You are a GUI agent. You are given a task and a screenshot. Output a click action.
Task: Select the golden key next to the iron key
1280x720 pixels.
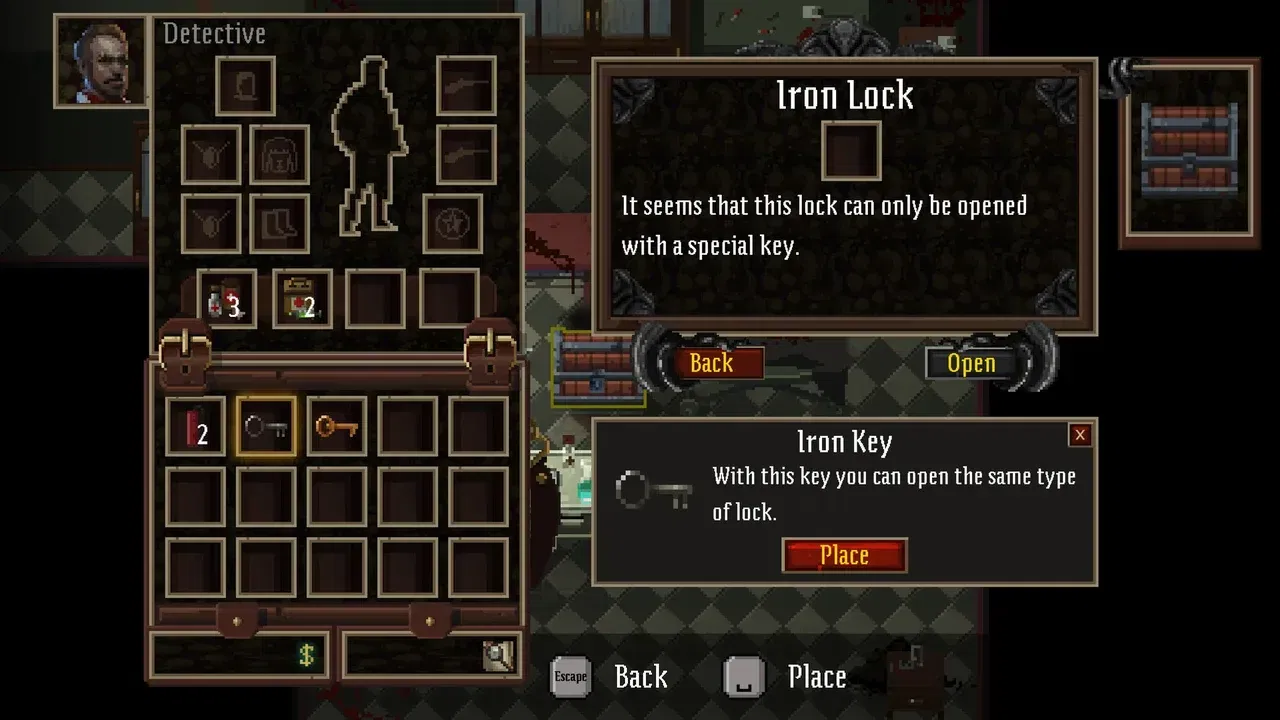point(334,425)
